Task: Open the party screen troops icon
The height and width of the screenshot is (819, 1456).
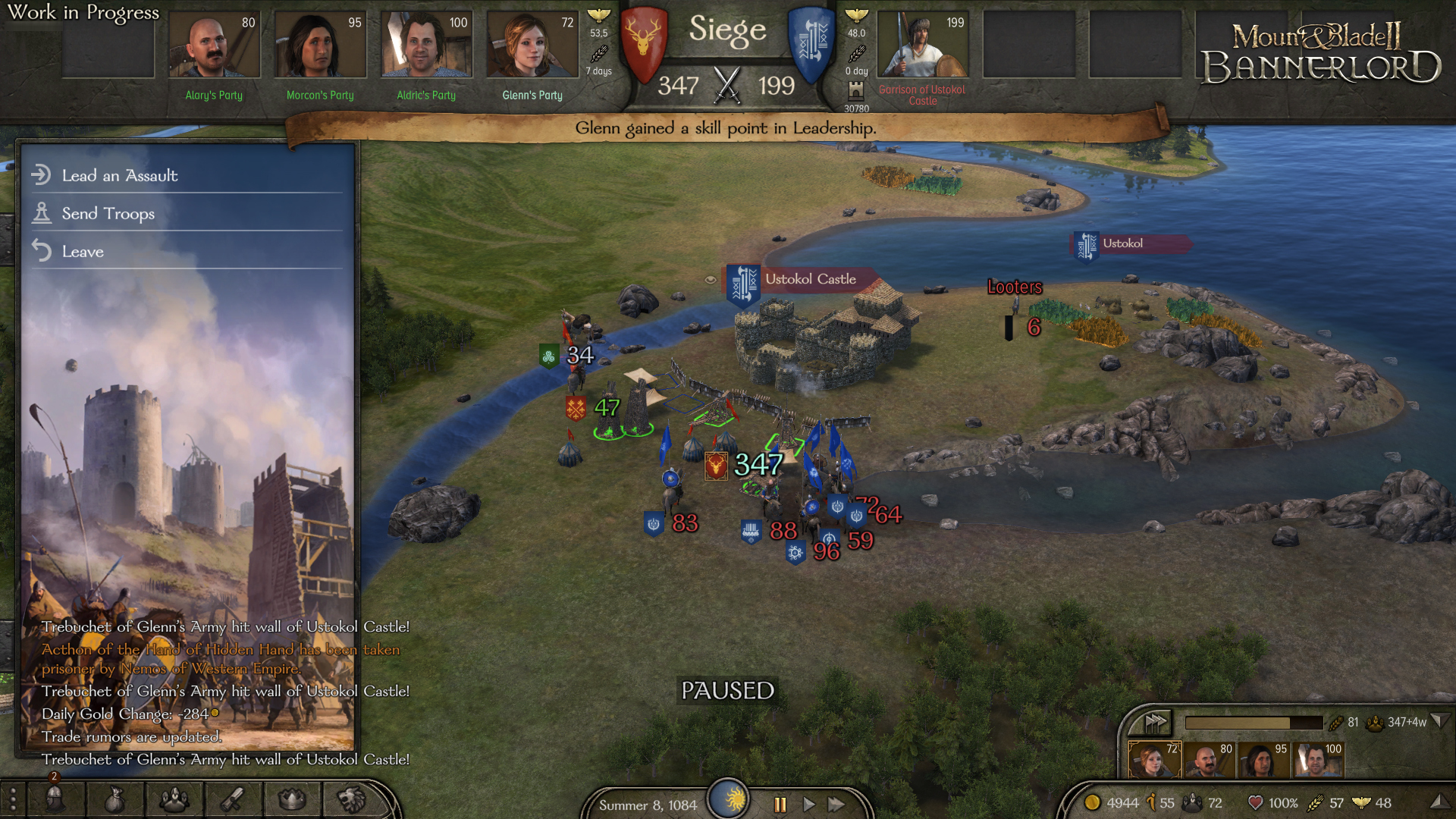Action: 174,799
